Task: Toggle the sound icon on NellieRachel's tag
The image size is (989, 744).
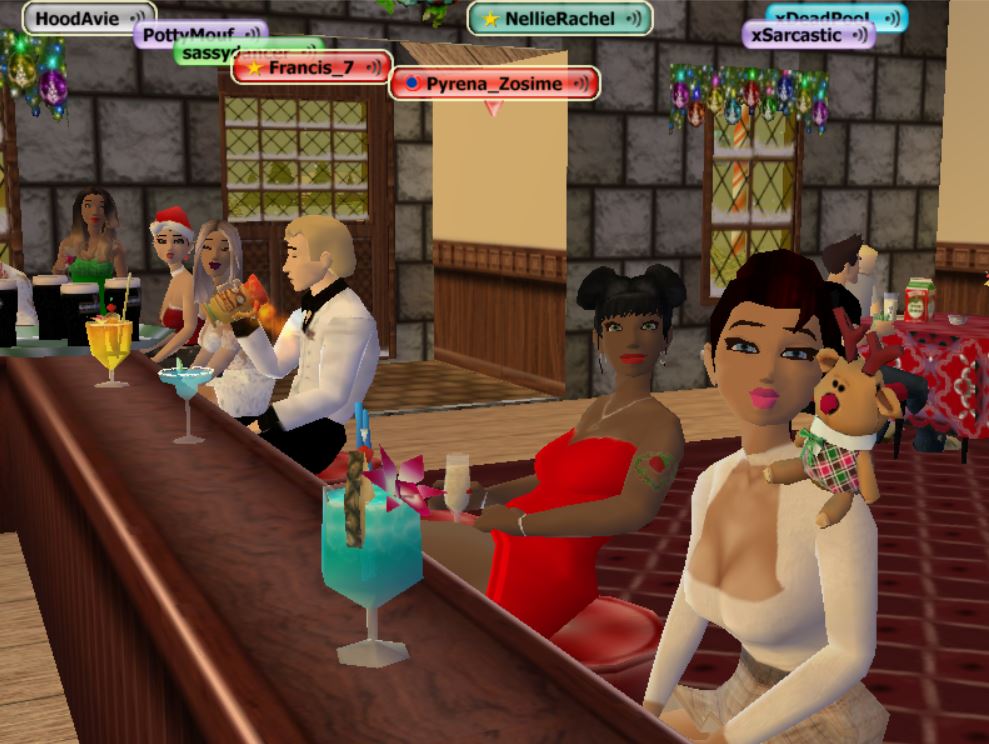Action: point(635,19)
